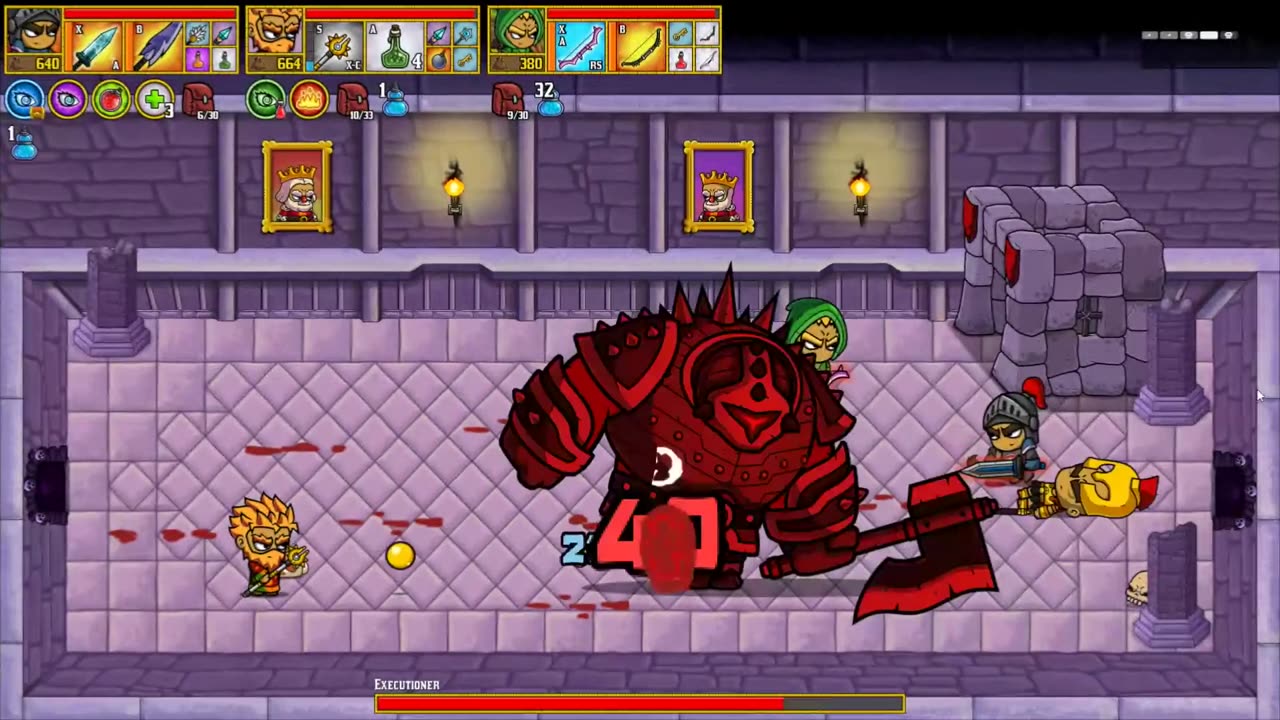Activate the green eye ability icon
This screenshot has width=1280, height=720.
tap(265, 100)
